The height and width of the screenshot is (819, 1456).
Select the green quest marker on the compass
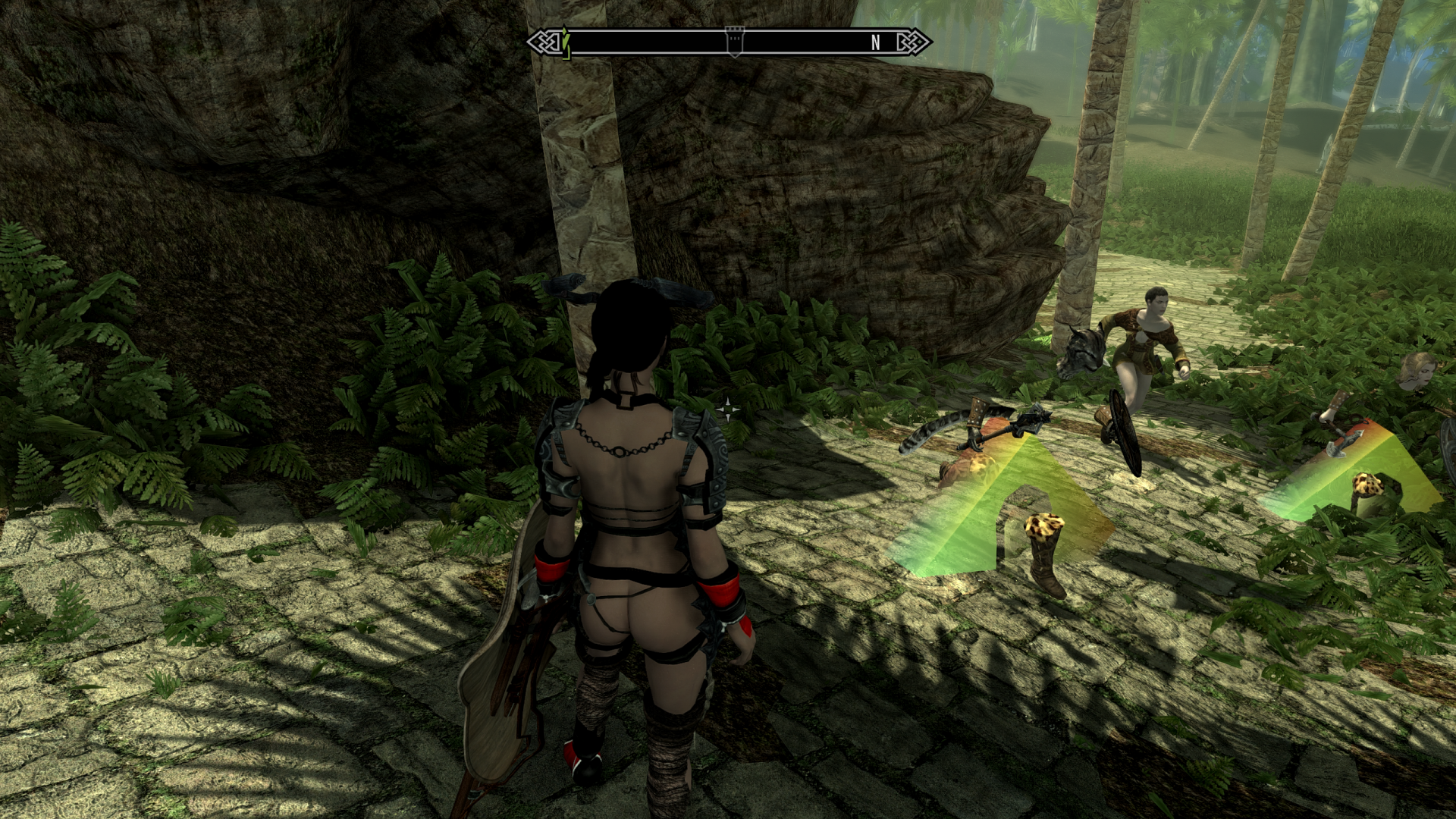(x=565, y=41)
